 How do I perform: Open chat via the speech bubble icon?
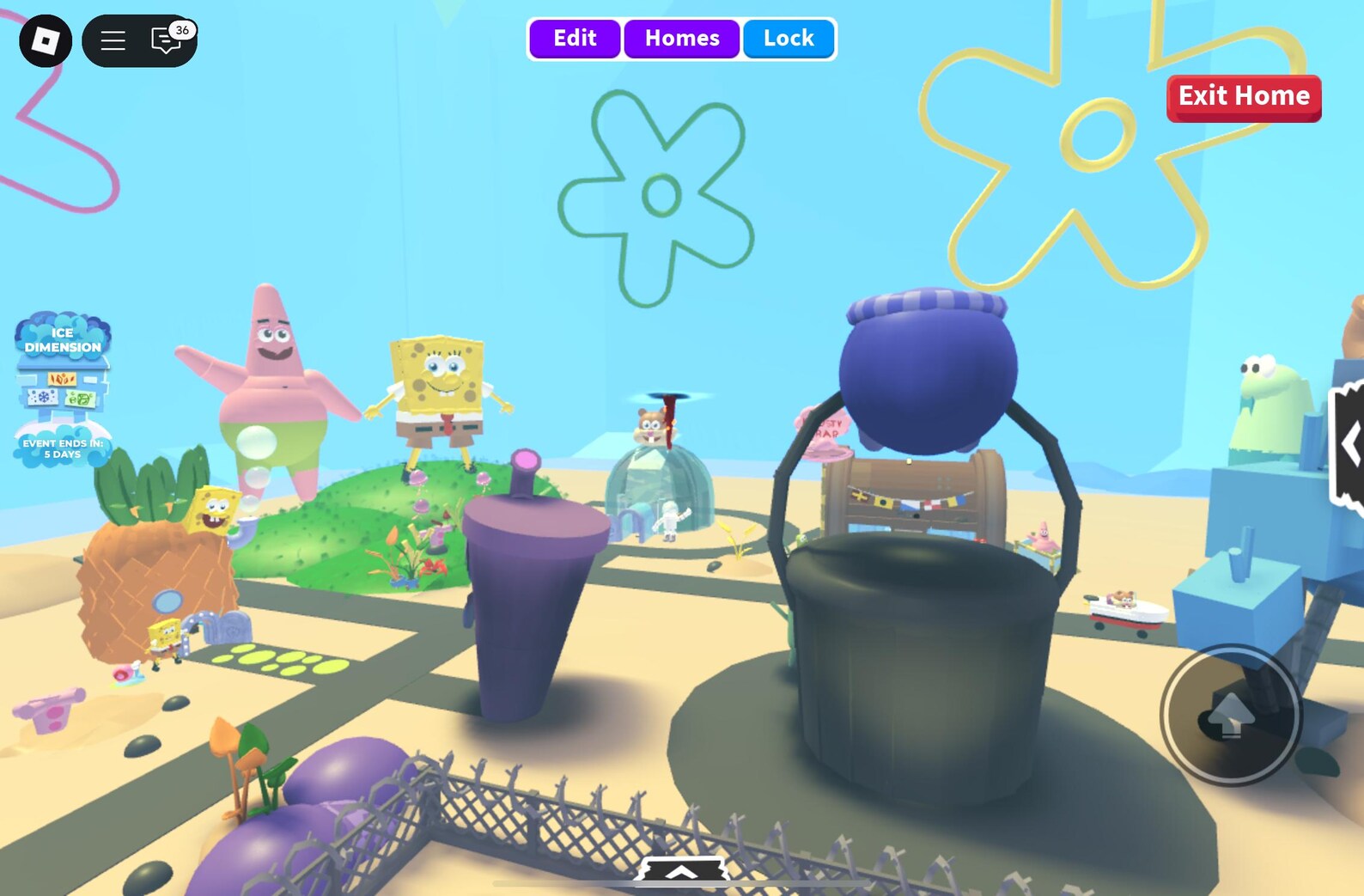tap(163, 41)
